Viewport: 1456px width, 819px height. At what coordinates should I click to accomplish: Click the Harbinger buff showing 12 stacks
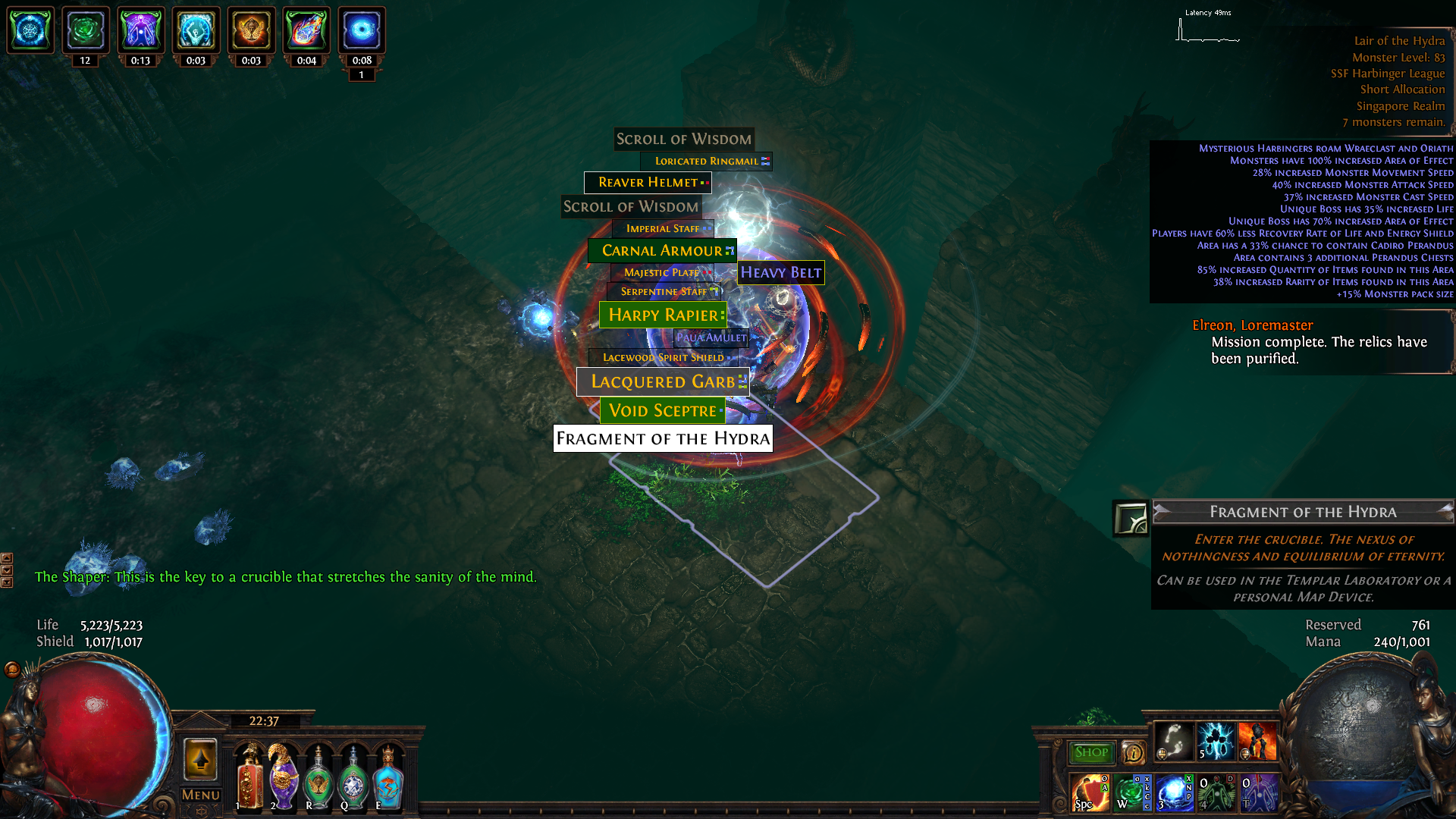point(86,30)
